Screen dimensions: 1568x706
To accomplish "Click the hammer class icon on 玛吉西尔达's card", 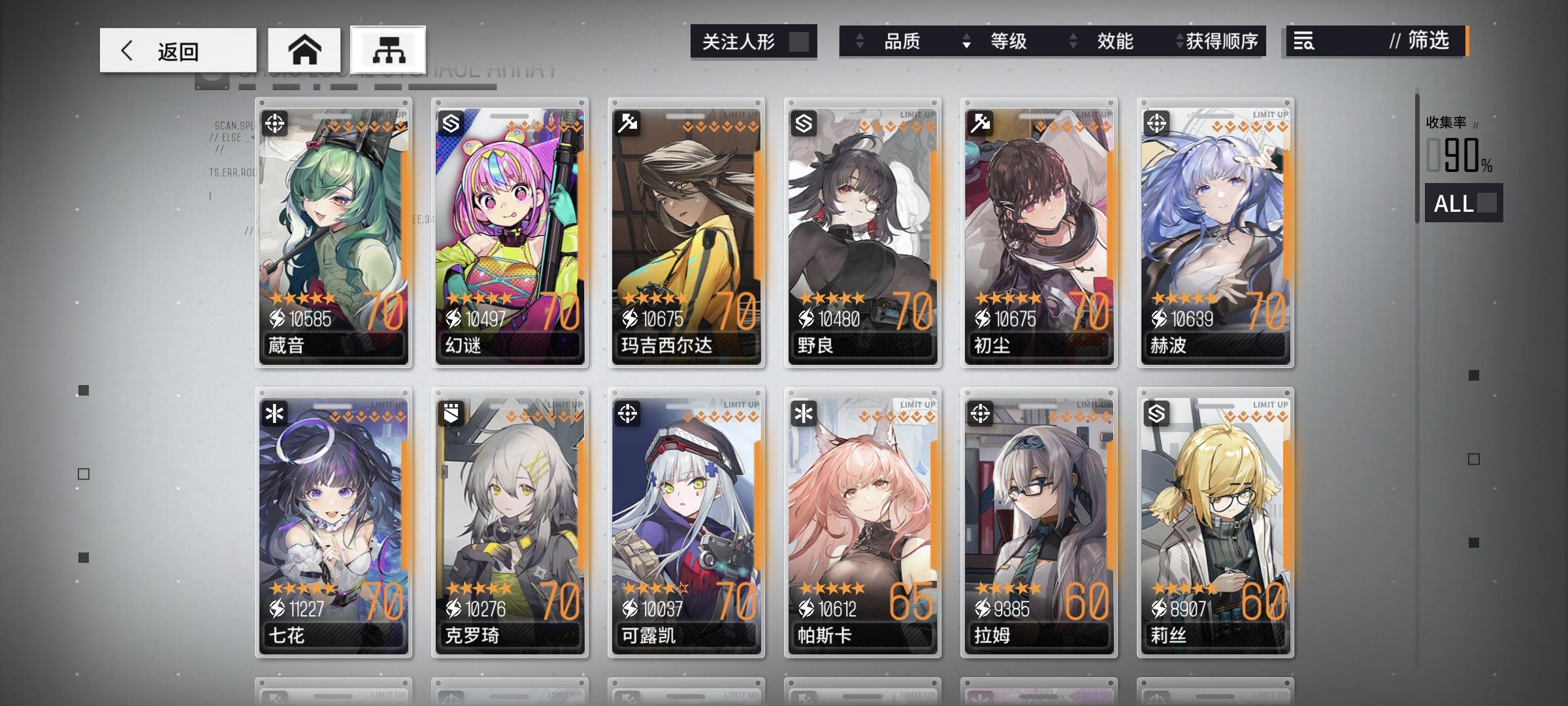I will 629,123.
